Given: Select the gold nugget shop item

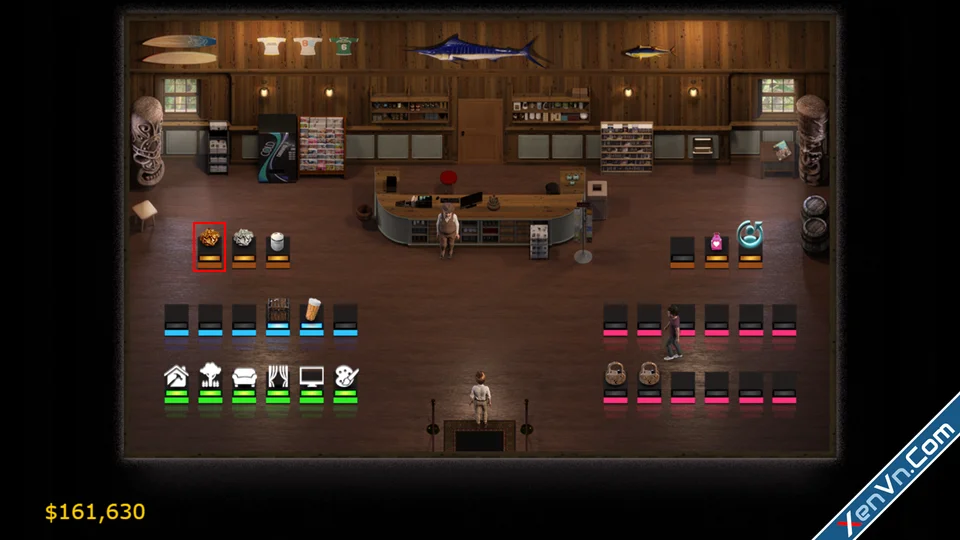Looking at the screenshot, I should point(210,239).
